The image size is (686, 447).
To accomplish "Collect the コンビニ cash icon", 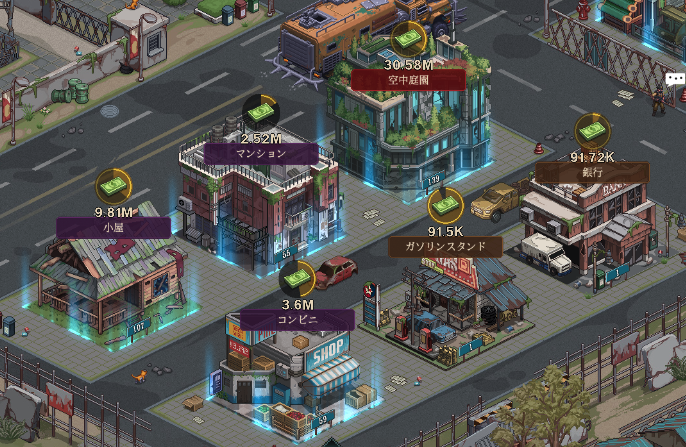I will tap(298, 279).
